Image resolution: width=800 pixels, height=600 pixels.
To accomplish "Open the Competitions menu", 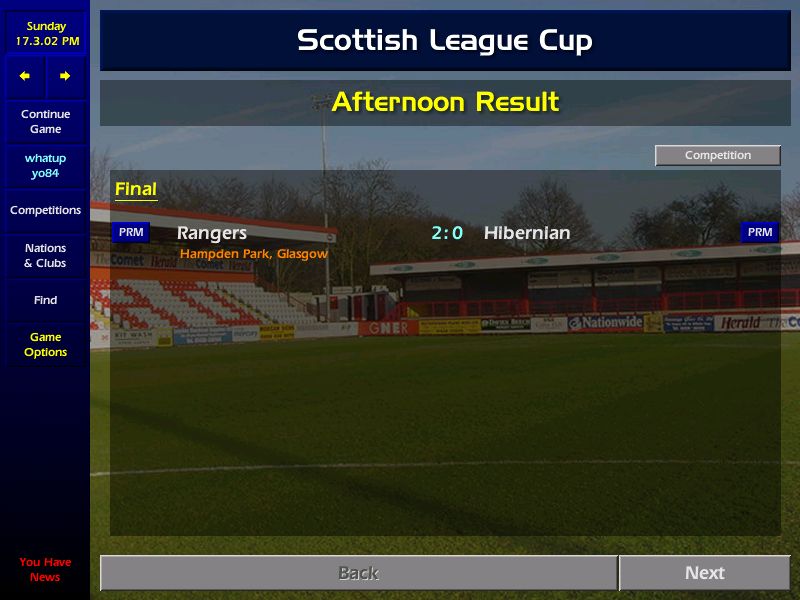I will pos(45,210).
